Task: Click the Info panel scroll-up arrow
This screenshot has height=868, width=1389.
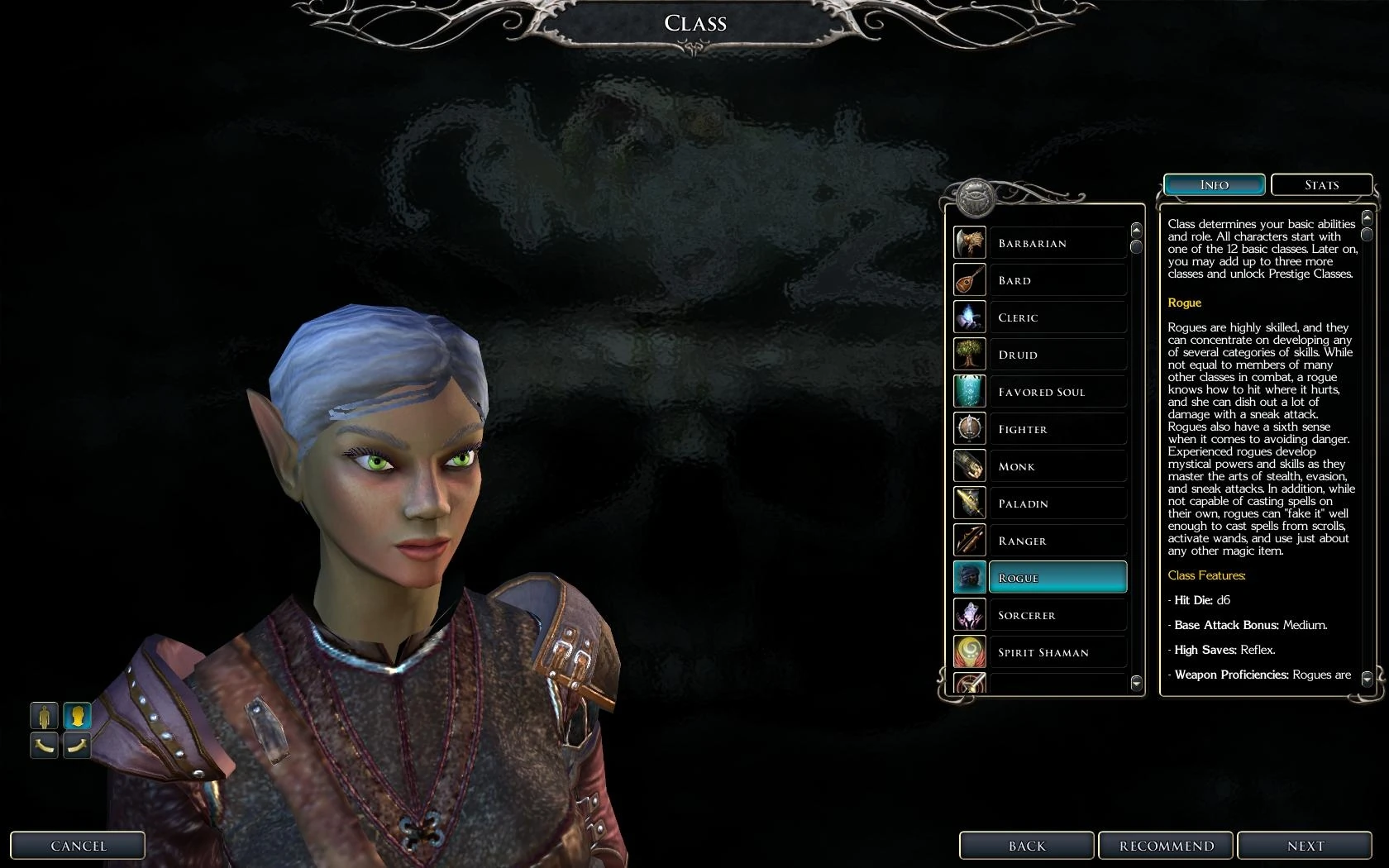Action: (1366, 216)
